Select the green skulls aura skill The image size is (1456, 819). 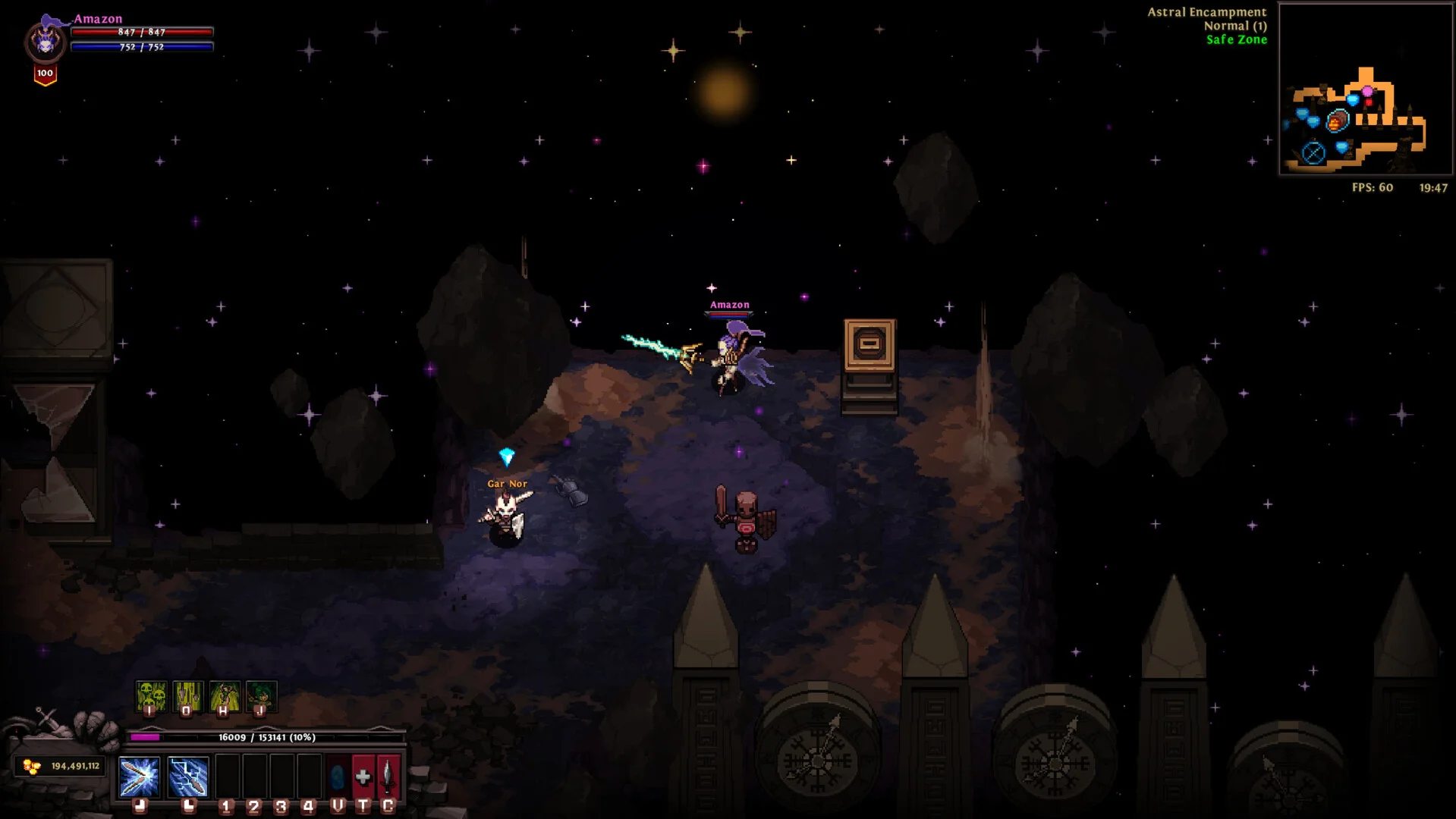click(x=150, y=696)
